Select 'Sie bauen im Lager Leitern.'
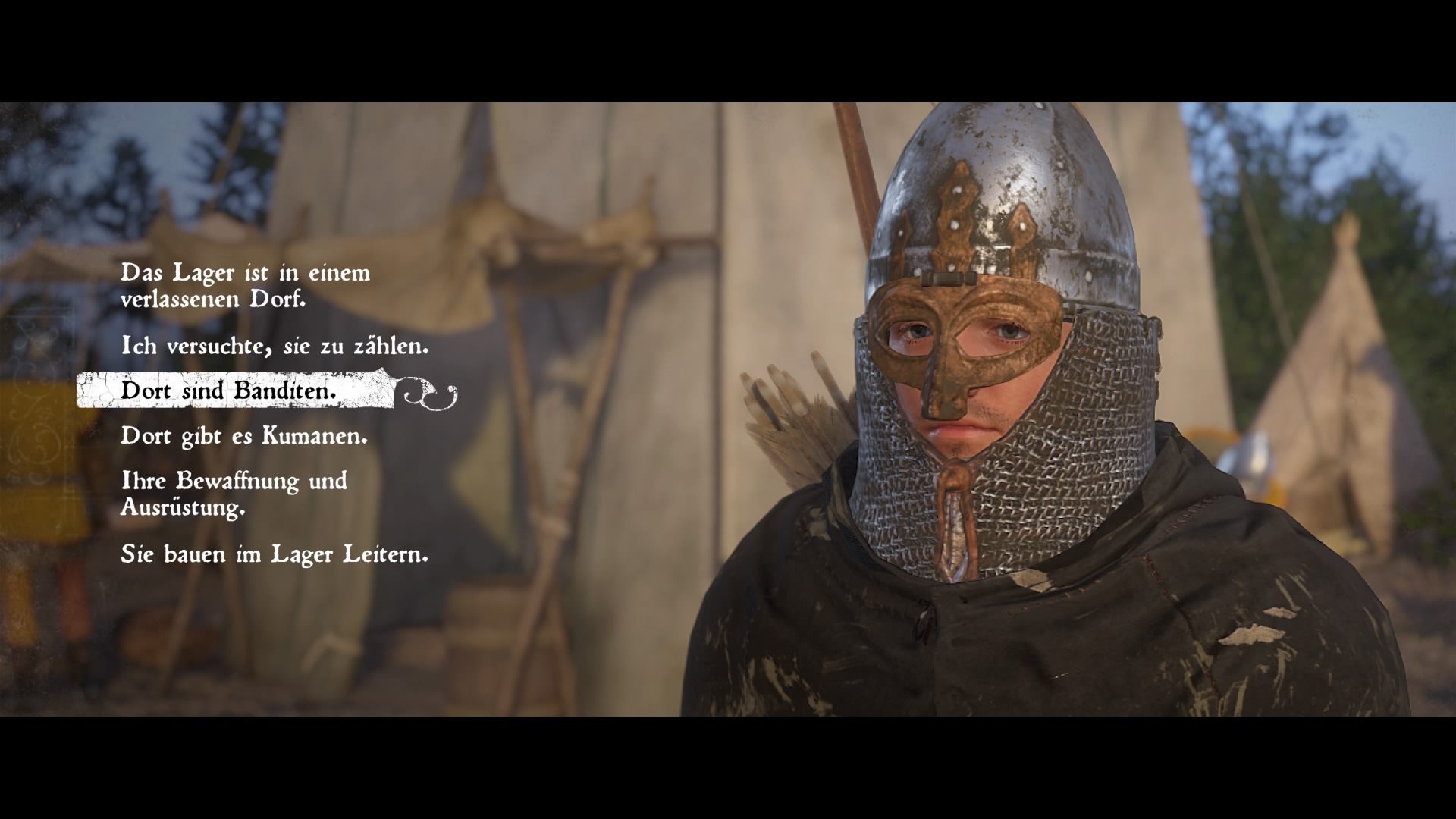 [275, 554]
